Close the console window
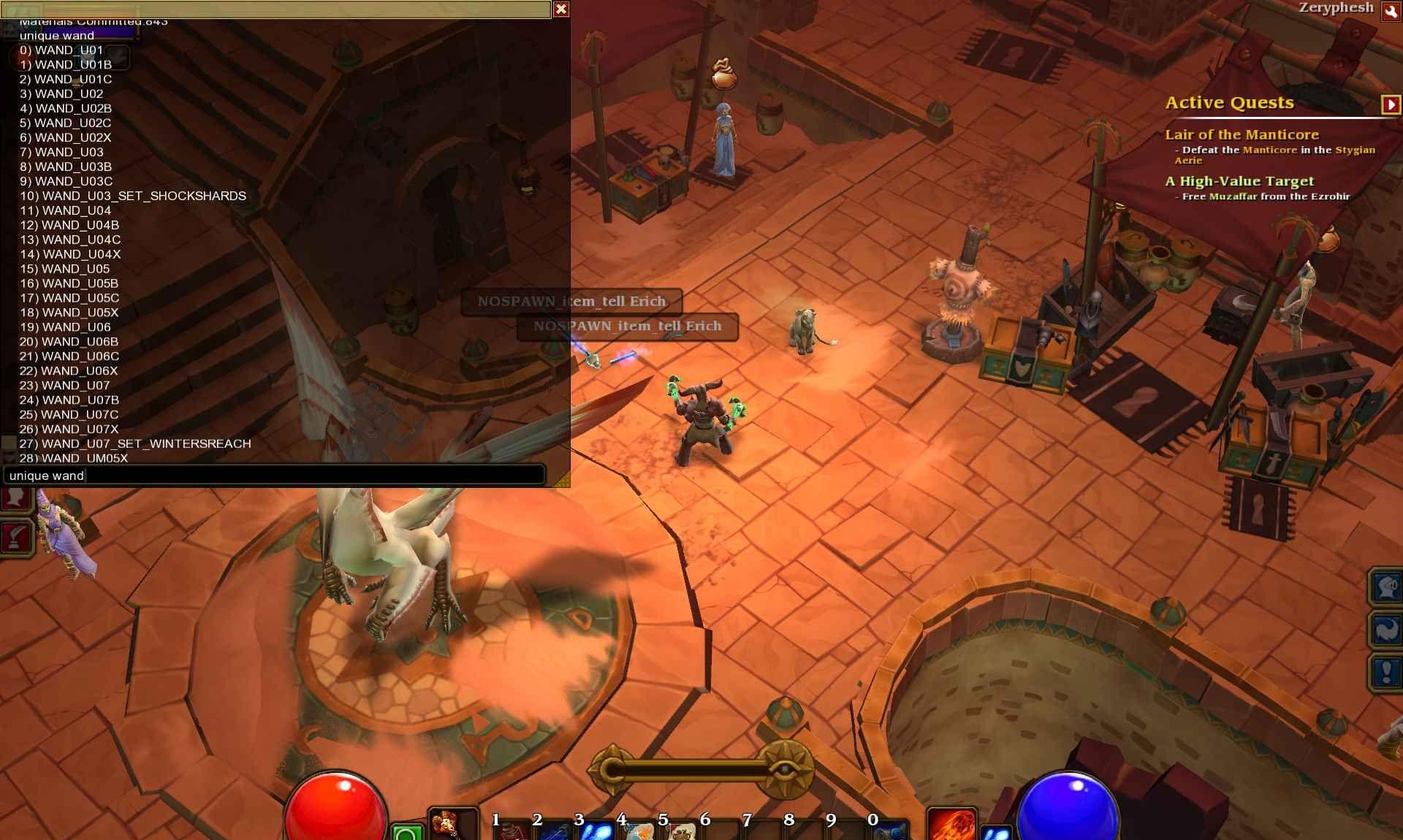Screen dimensions: 1403x840 [x=561, y=9]
